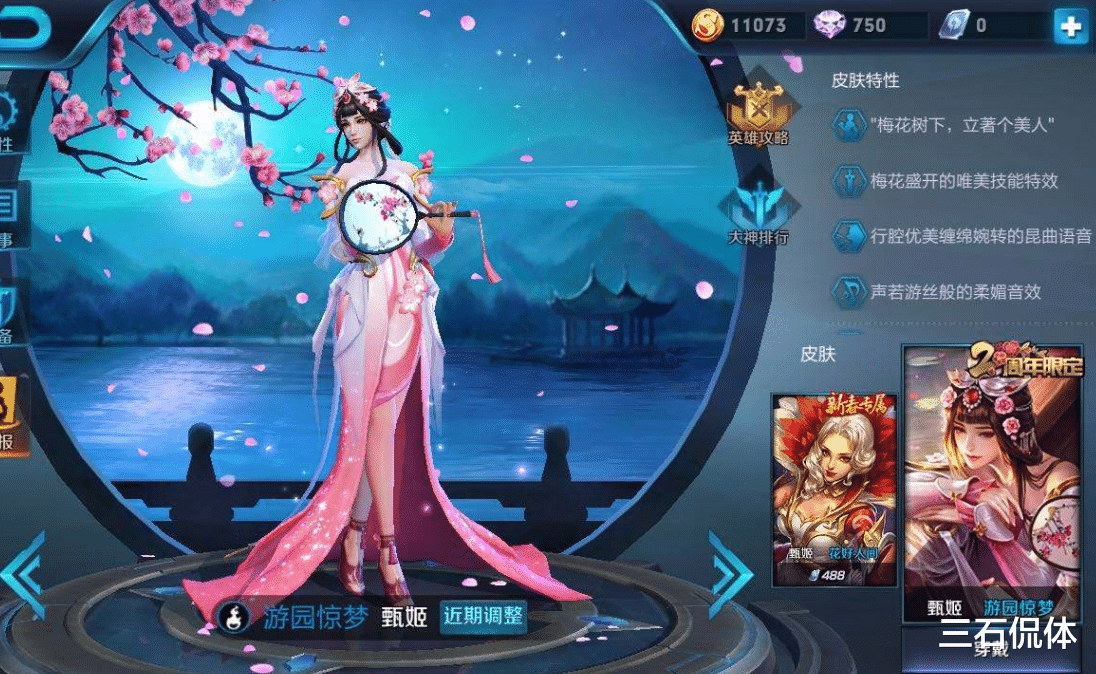Select the 花好人间 skin card
The height and width of the screenshot is (674, 1096).
point(834,489)
